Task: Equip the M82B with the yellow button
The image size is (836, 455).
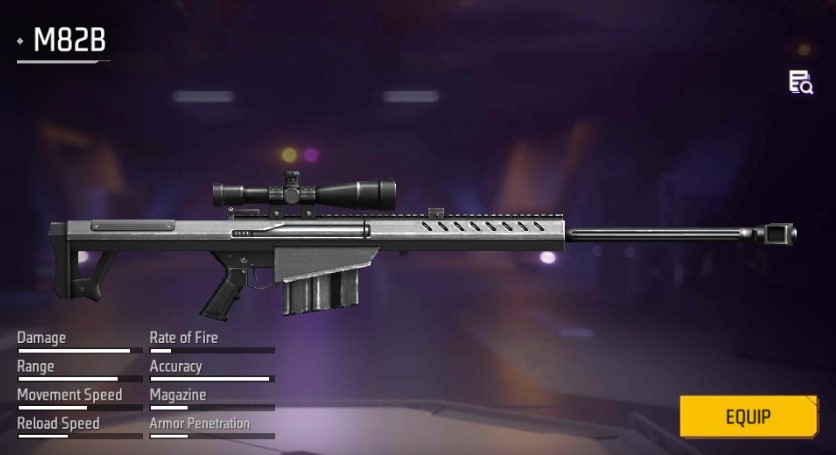Action: (748, 416)
